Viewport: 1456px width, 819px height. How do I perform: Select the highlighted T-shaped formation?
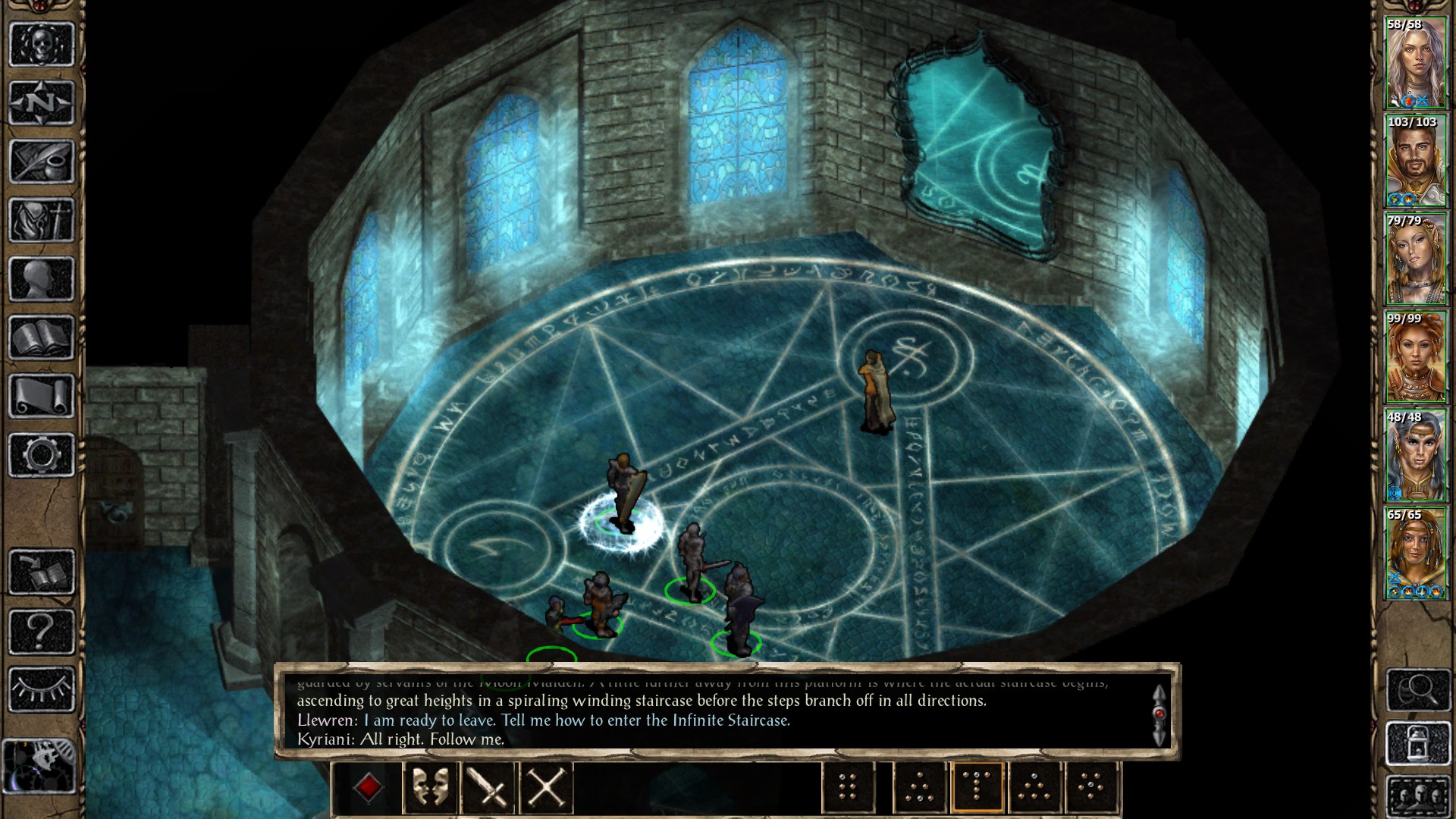pos(977,786)
